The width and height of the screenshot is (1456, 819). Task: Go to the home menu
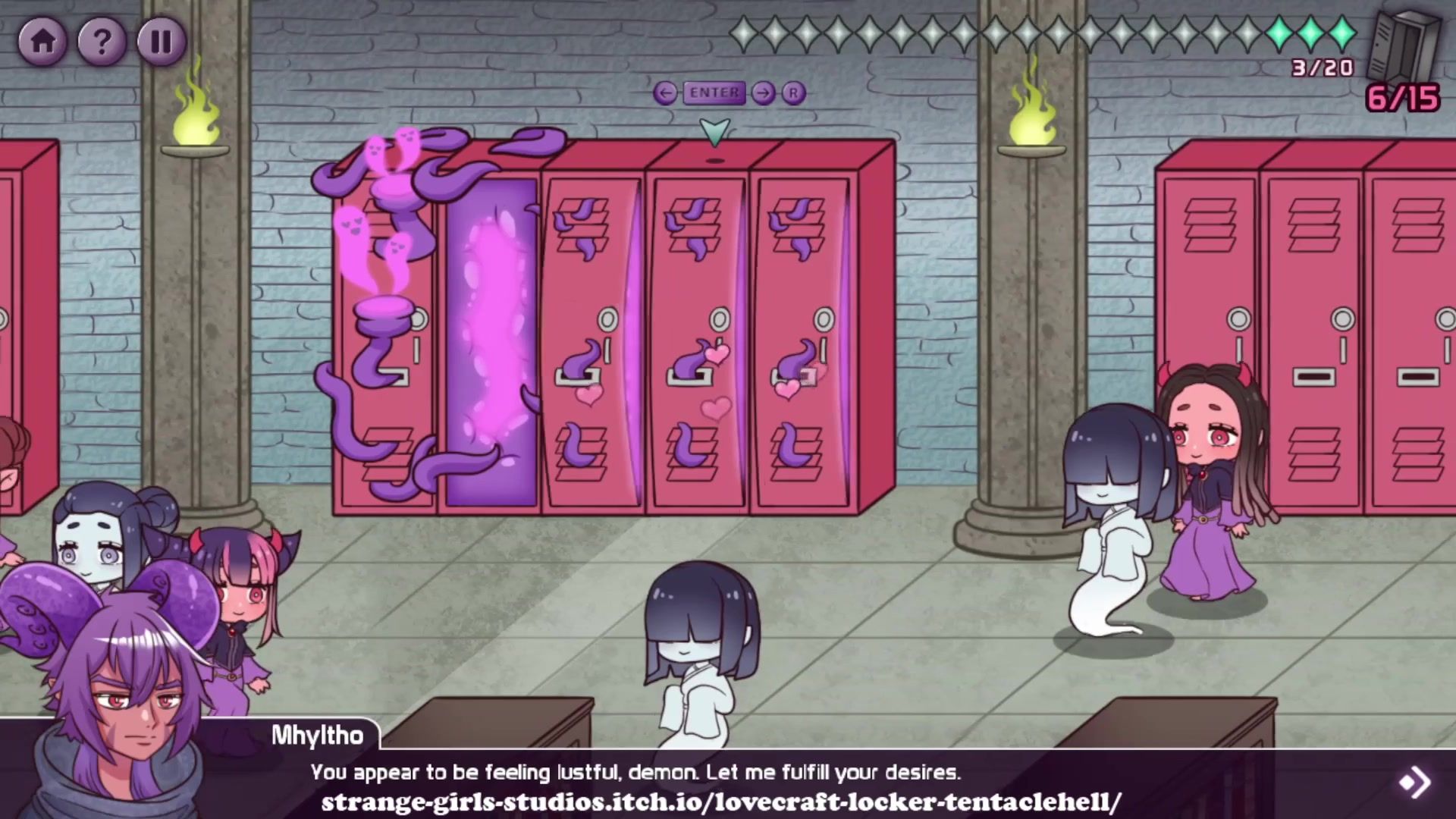(42, 41)
